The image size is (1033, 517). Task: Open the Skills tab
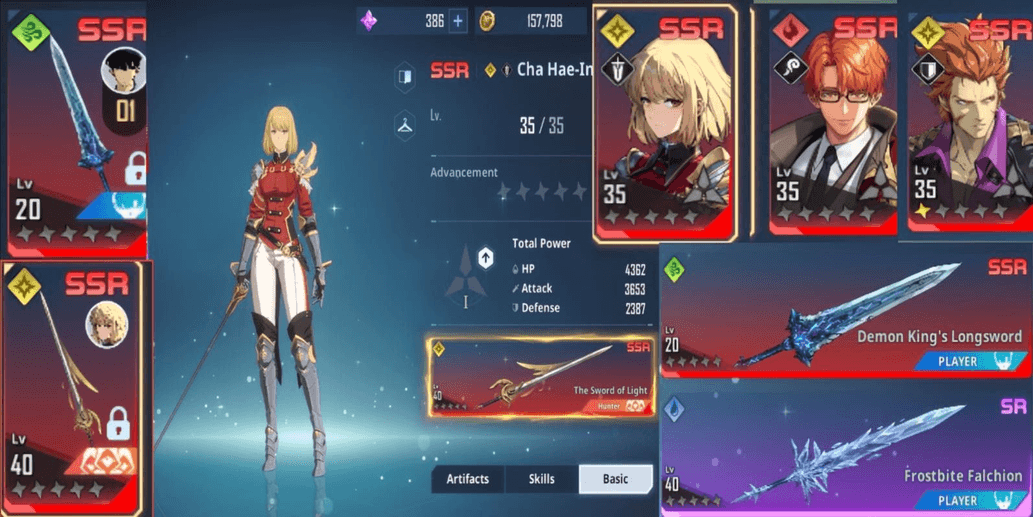tap(542, 479)
